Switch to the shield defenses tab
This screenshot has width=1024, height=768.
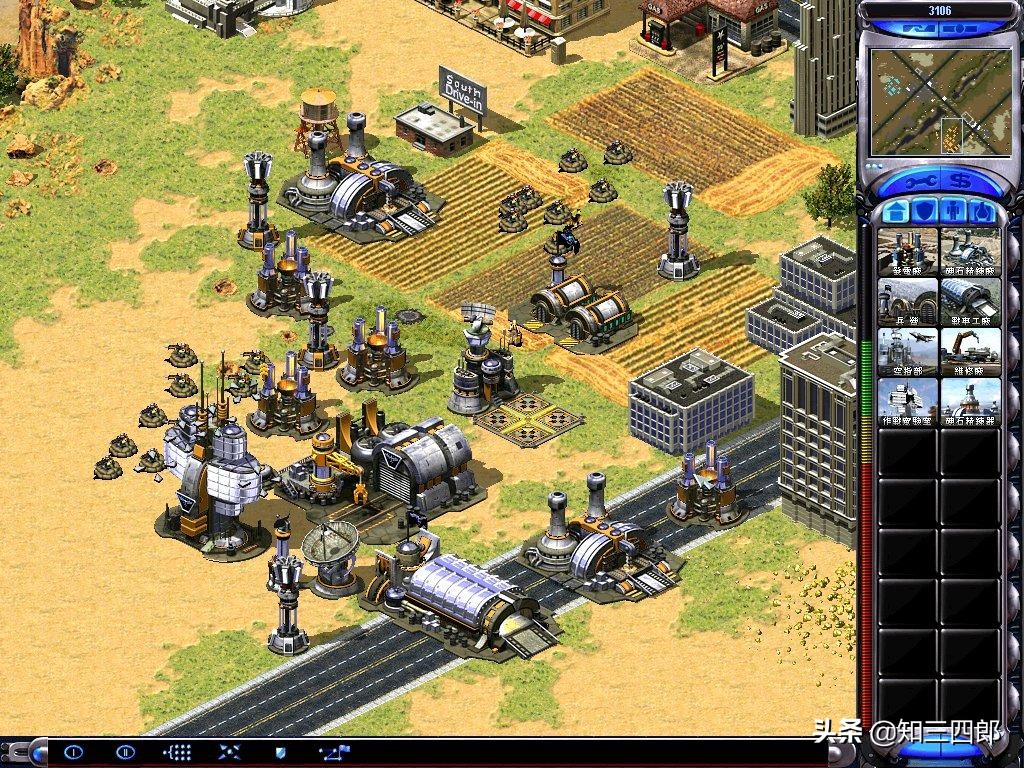pyautogui.click(x=925, y=212)
